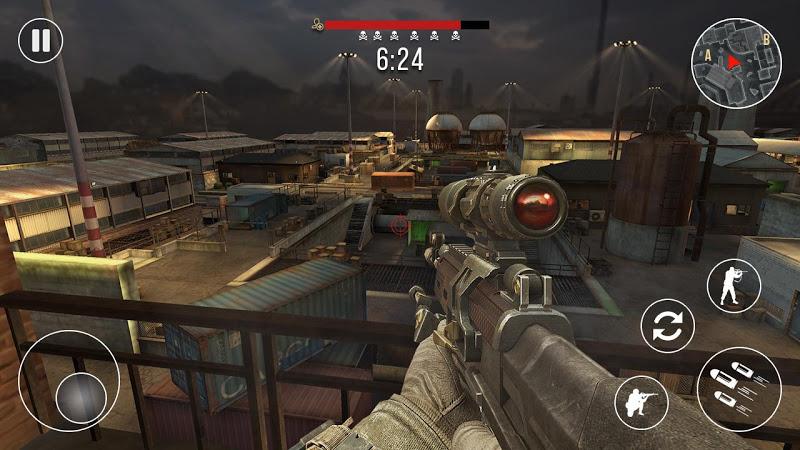Toggle standing aim stance button
This screenshot has width=800, height=450.
coord(733,285)
